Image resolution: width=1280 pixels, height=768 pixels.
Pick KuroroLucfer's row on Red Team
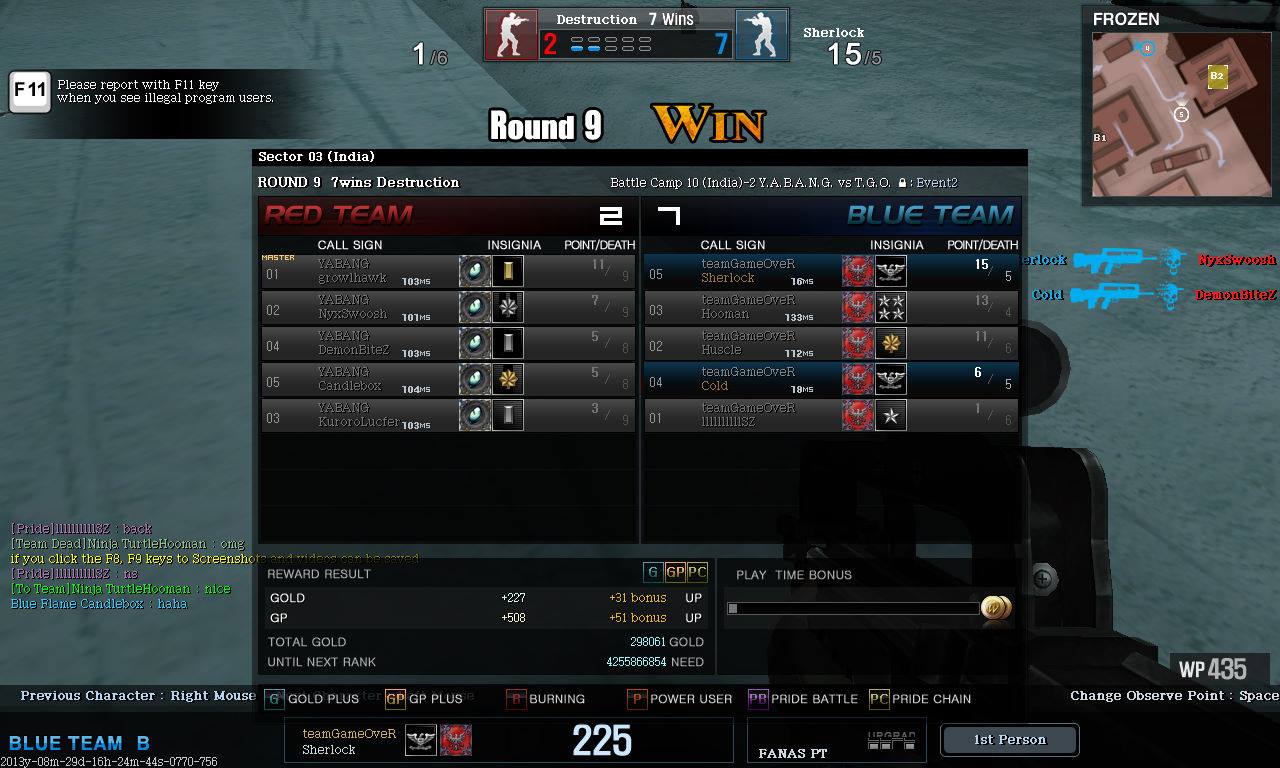[448, 415]
